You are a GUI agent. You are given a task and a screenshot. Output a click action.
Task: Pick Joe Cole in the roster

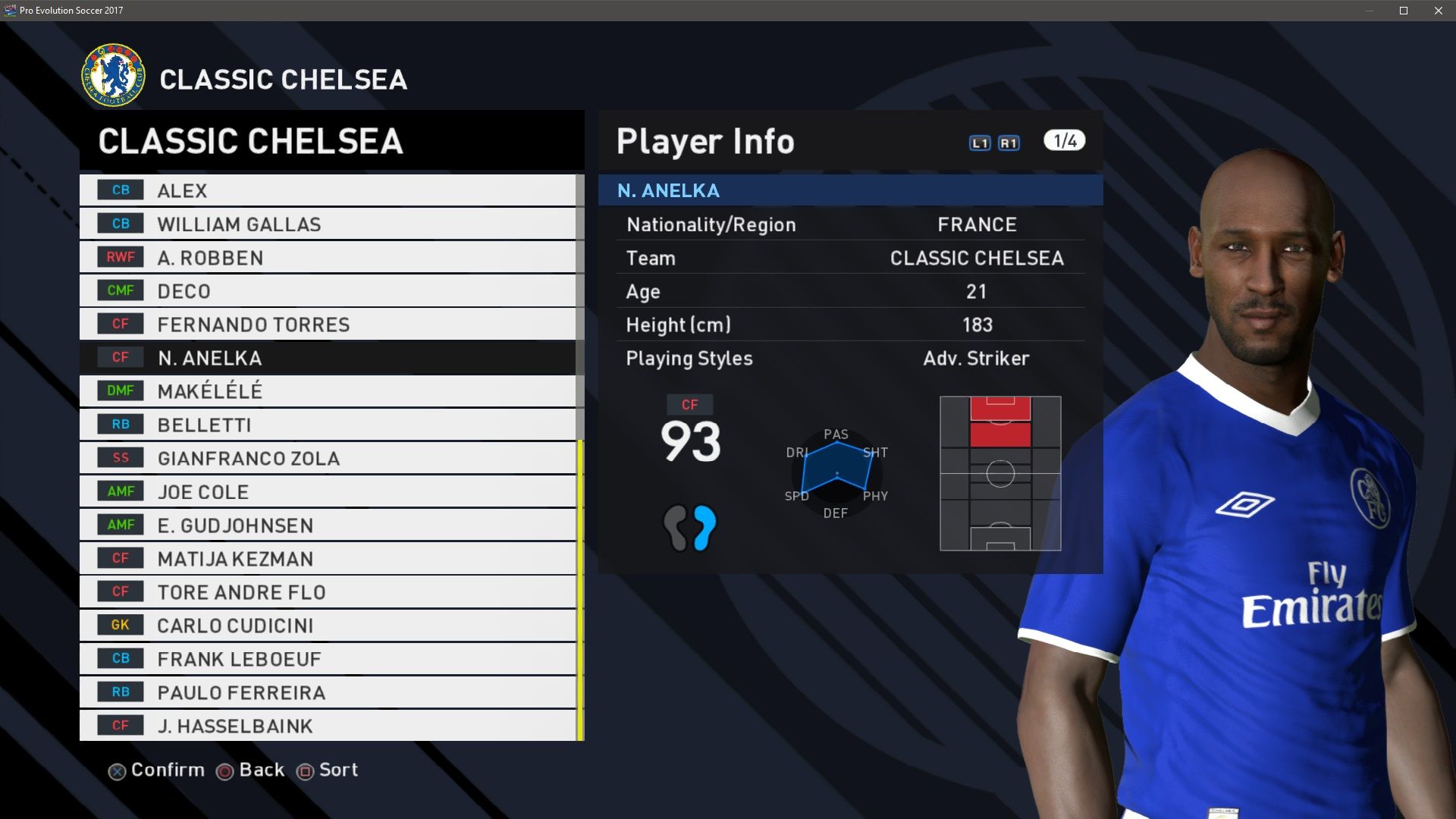(x=328, y=491)
